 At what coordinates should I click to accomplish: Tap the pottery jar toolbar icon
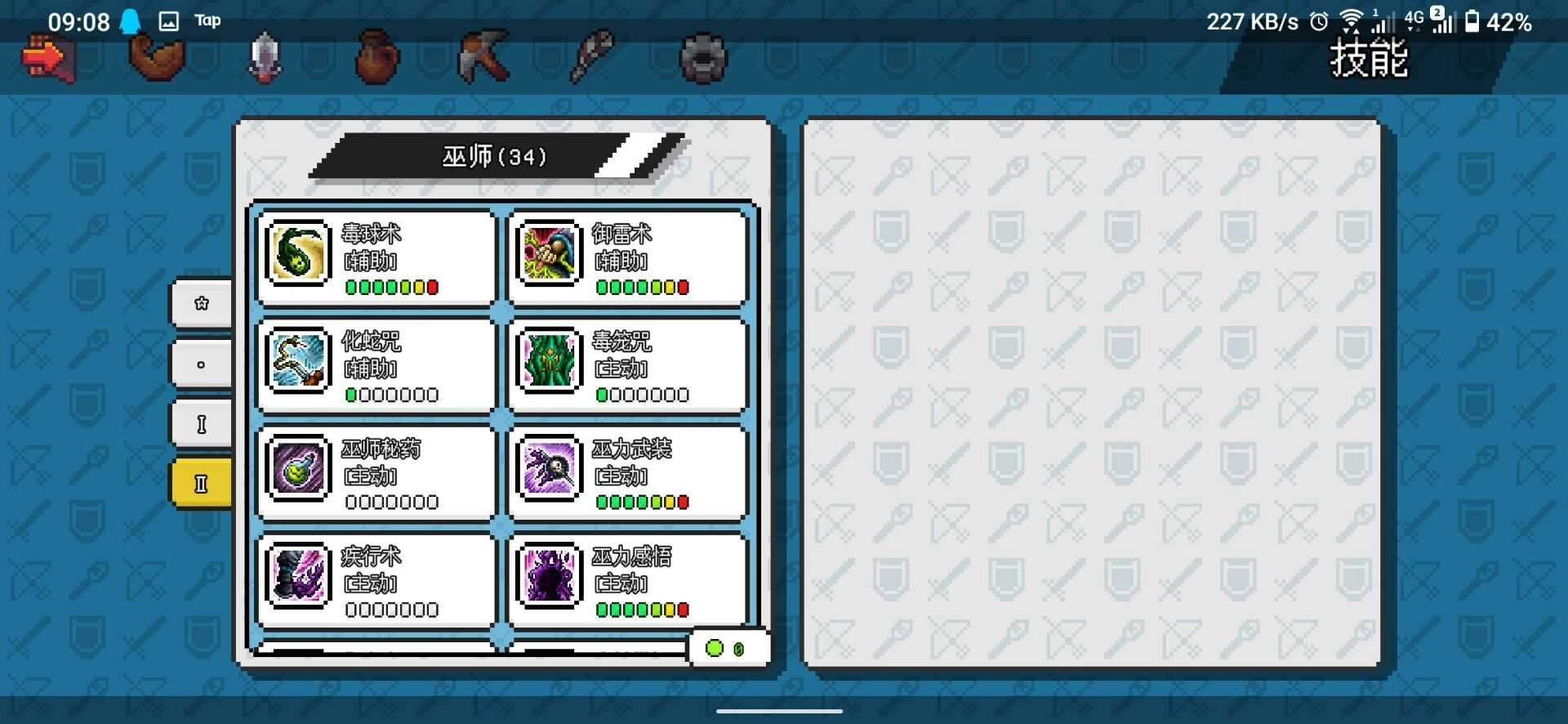(374, 56)
